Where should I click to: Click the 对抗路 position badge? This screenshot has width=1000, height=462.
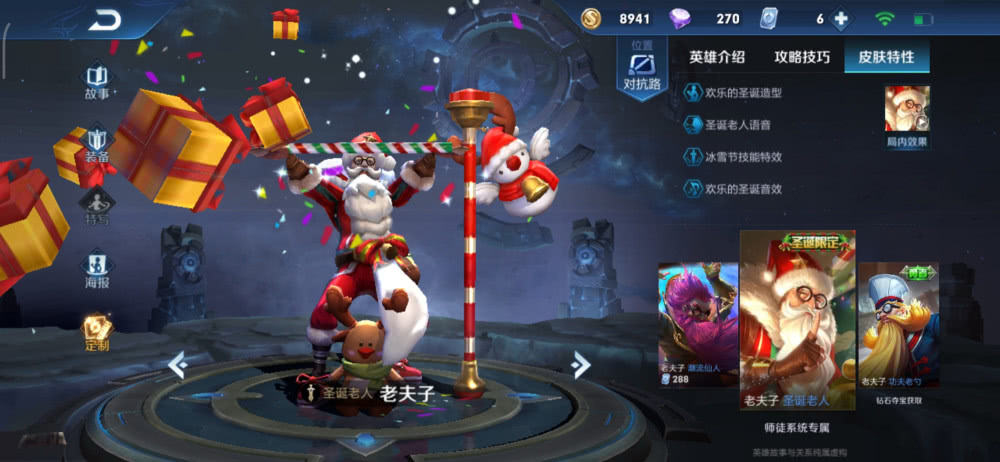pyautogui.click(x=642, y=70)
